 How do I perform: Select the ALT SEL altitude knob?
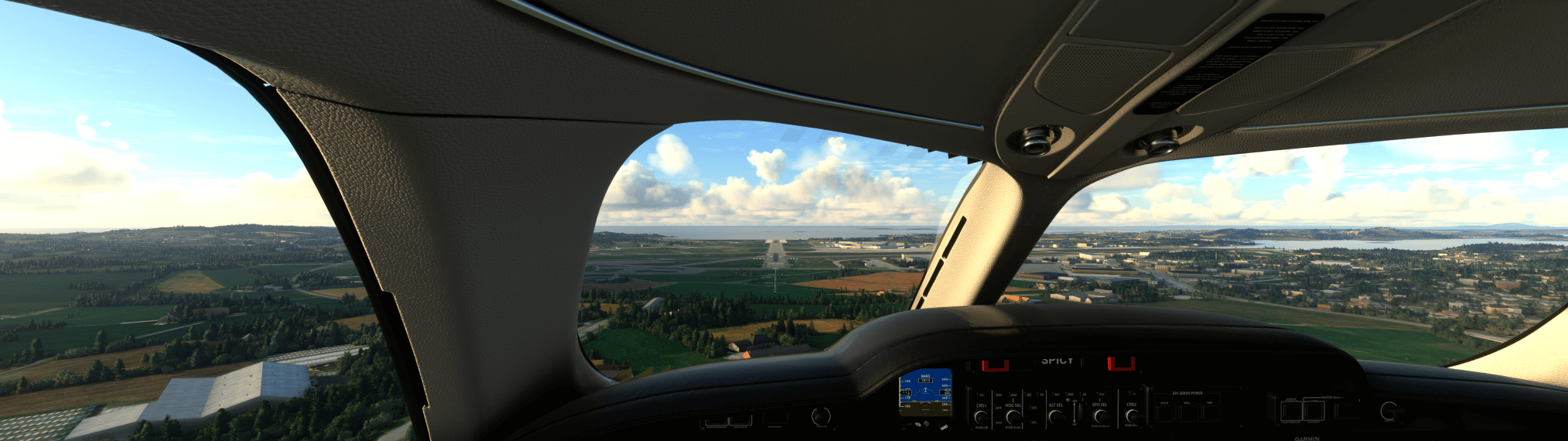[1056, 416]
